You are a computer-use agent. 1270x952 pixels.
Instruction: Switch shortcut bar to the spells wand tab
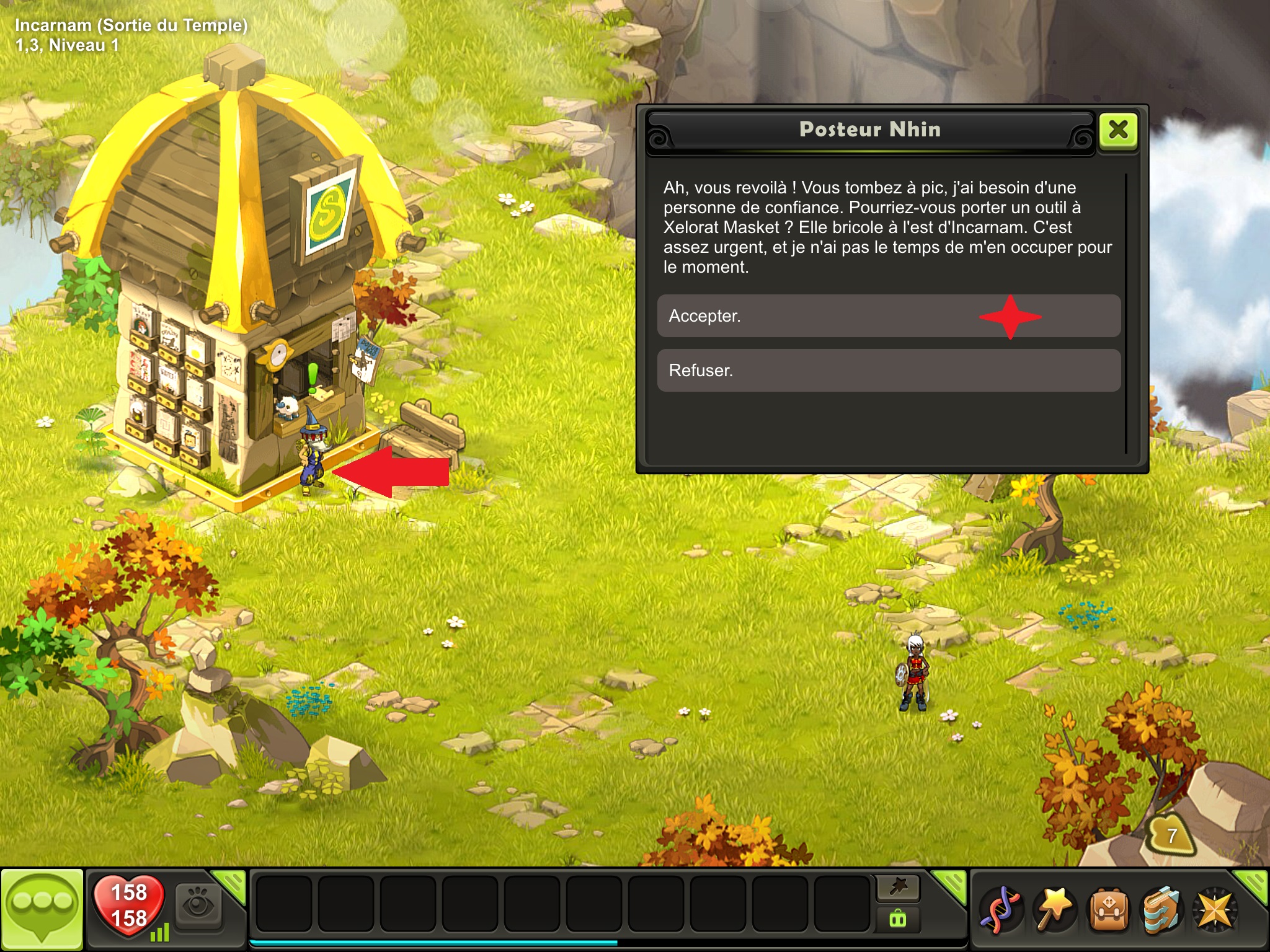click(x=898, y=888)
